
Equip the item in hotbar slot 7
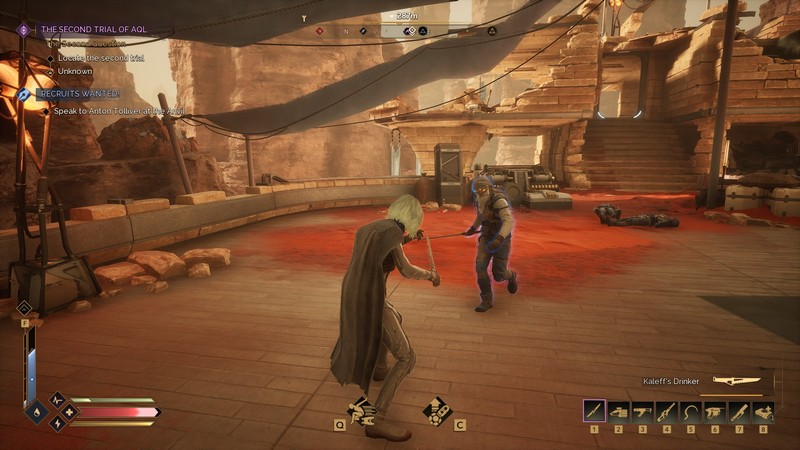[738, 411]
